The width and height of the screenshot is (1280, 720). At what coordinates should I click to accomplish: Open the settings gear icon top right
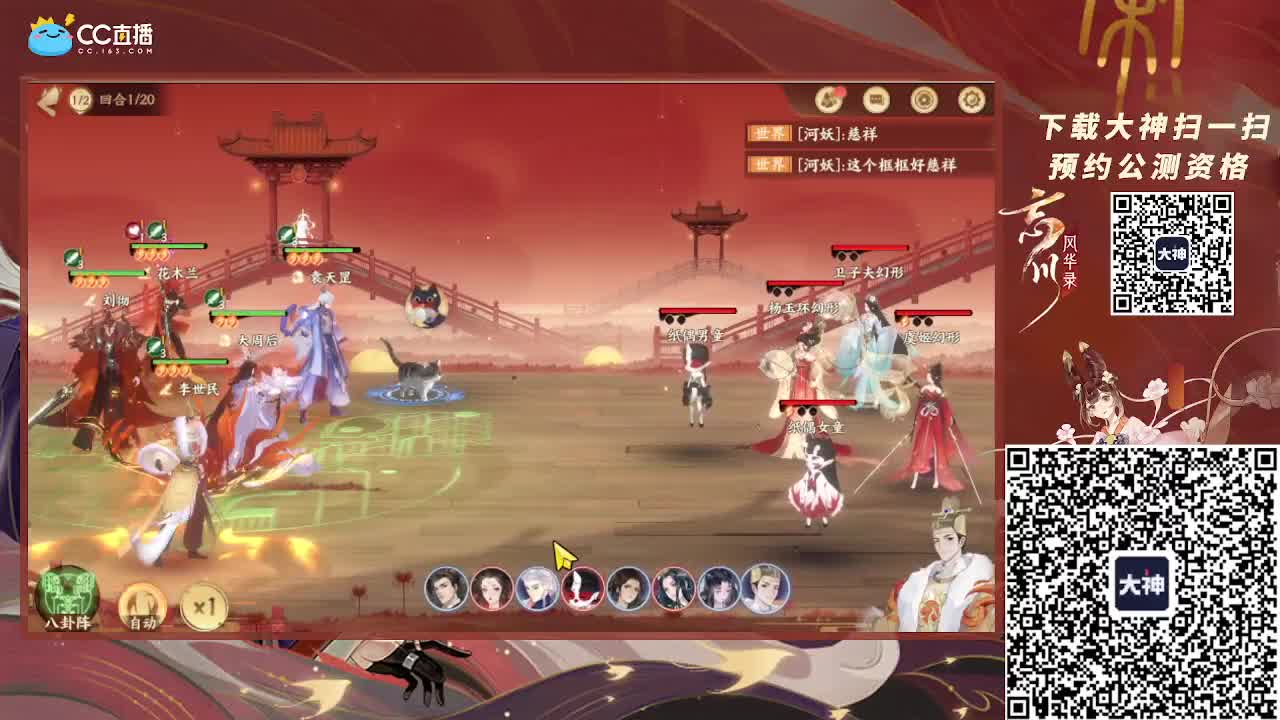pos(968,99)
